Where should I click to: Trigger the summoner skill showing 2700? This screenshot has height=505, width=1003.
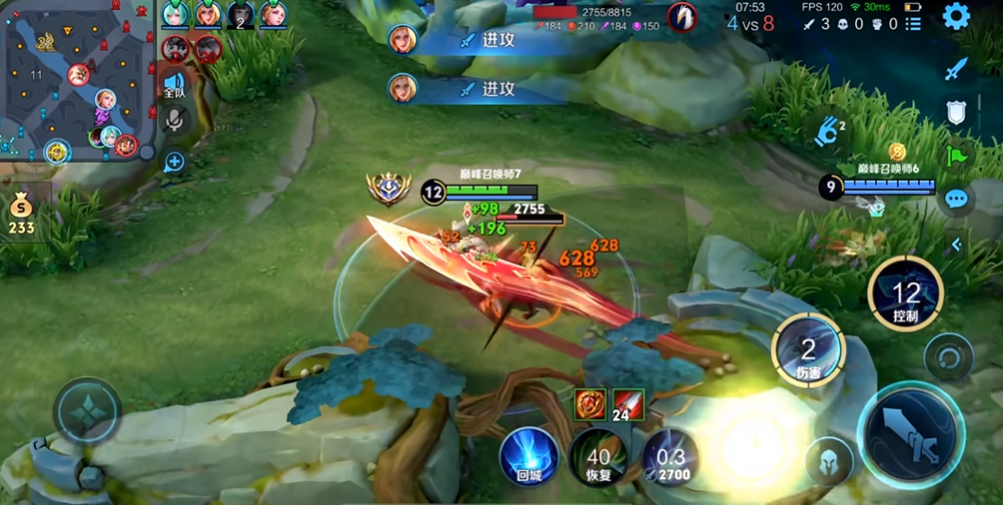pyautogui.click(x=669, y=457)
